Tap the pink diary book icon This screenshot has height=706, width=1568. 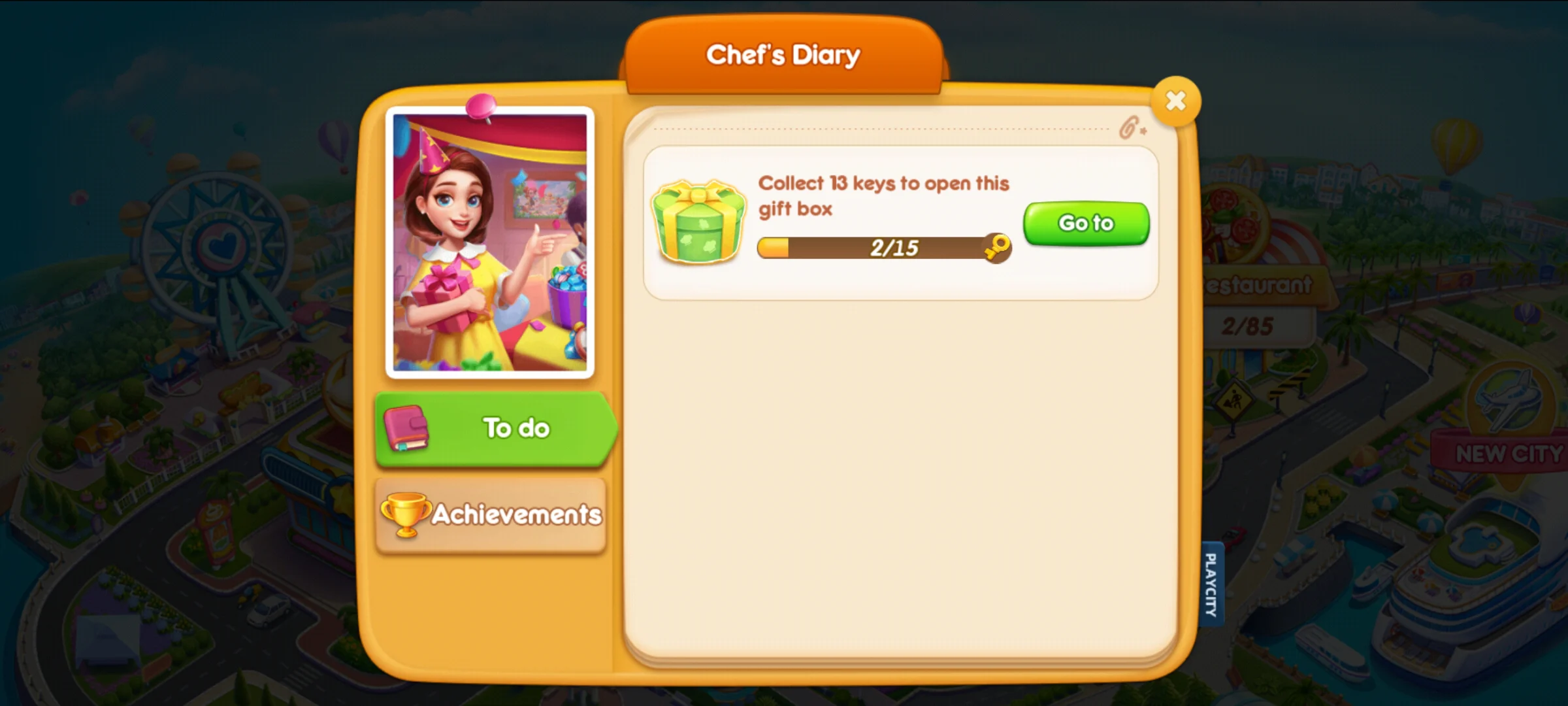pyautogui.click(x=405, y=428)
